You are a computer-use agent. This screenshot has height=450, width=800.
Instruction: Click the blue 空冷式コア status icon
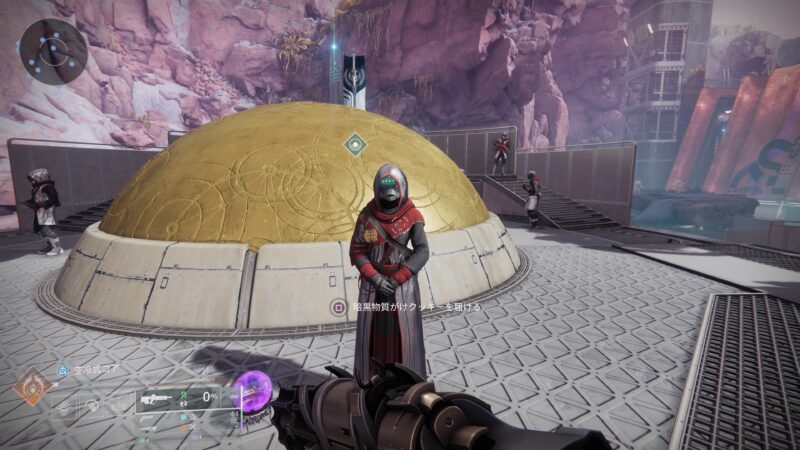point(63,370)
